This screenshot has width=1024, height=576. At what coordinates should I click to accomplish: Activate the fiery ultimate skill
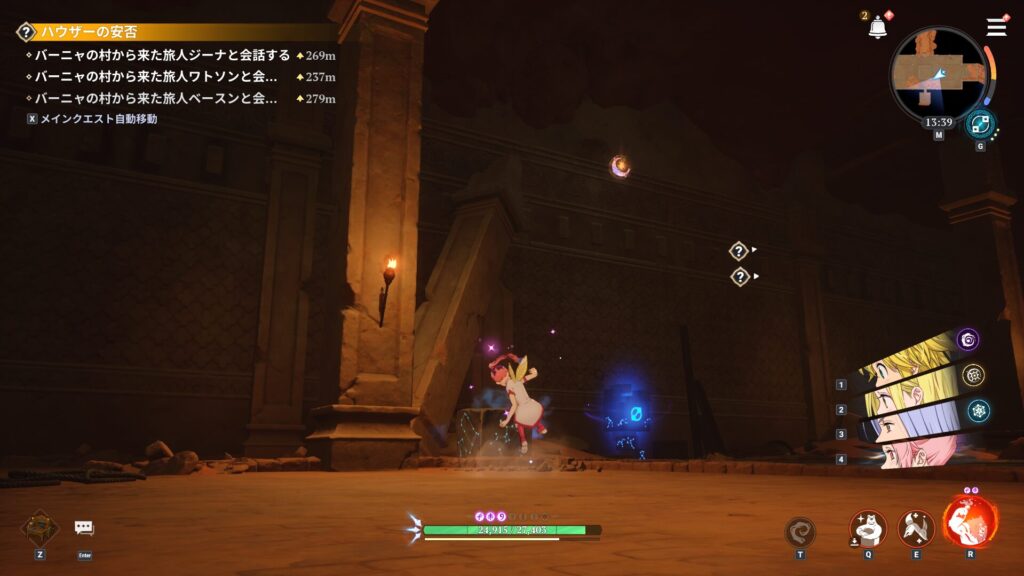(969, 522)
